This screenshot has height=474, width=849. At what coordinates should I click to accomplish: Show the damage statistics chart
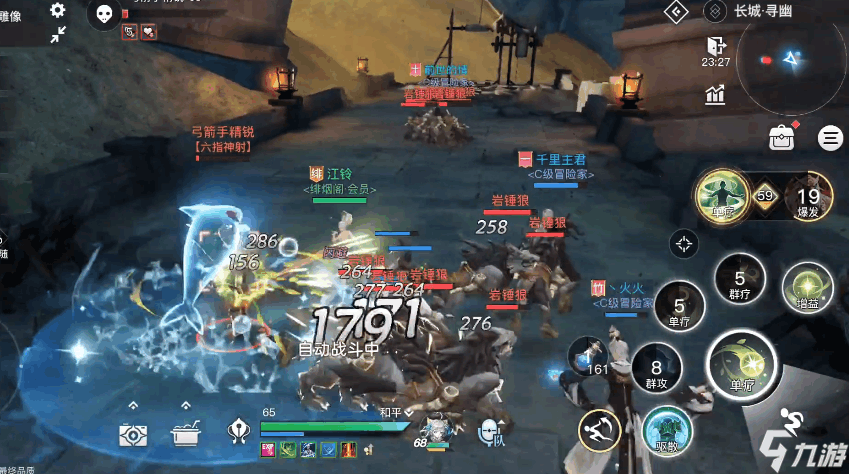[x=715, y=94]
